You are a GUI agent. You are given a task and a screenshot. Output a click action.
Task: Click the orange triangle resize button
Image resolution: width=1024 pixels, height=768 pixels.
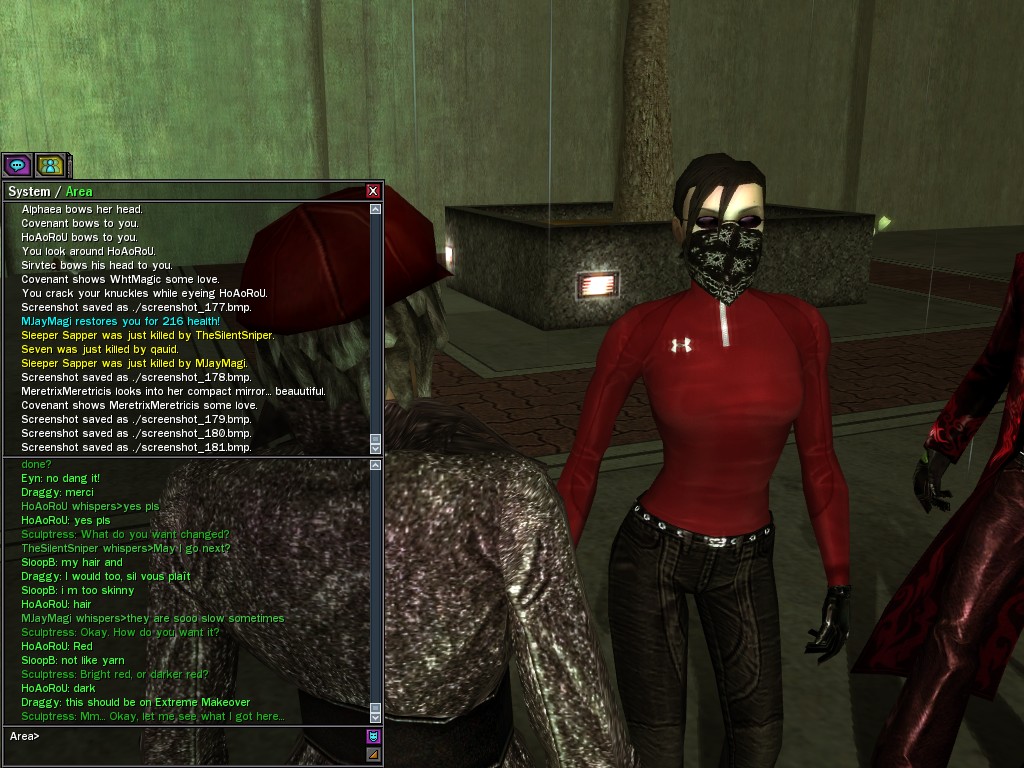coord(373,754)
